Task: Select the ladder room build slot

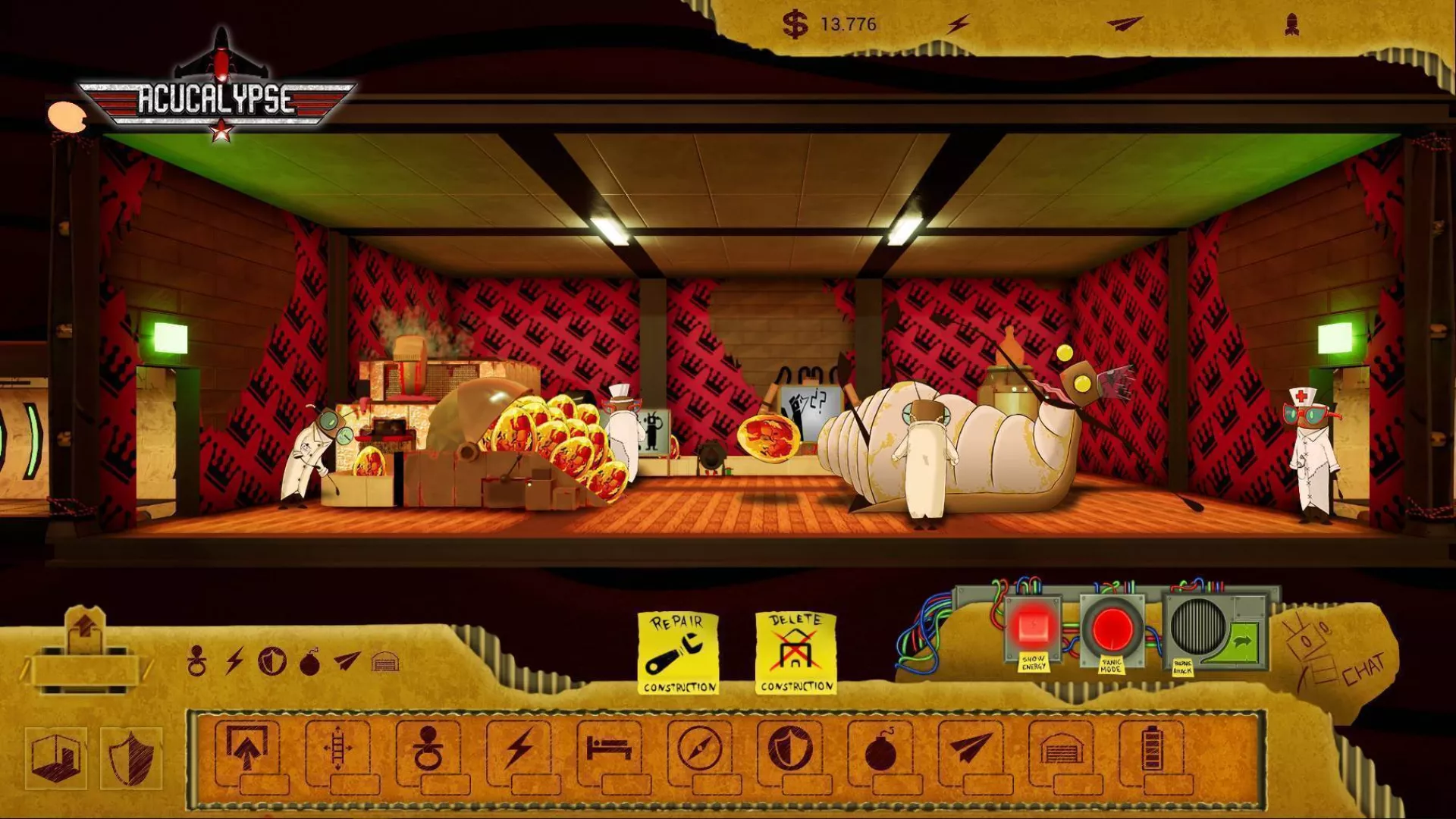Action: 337,749
